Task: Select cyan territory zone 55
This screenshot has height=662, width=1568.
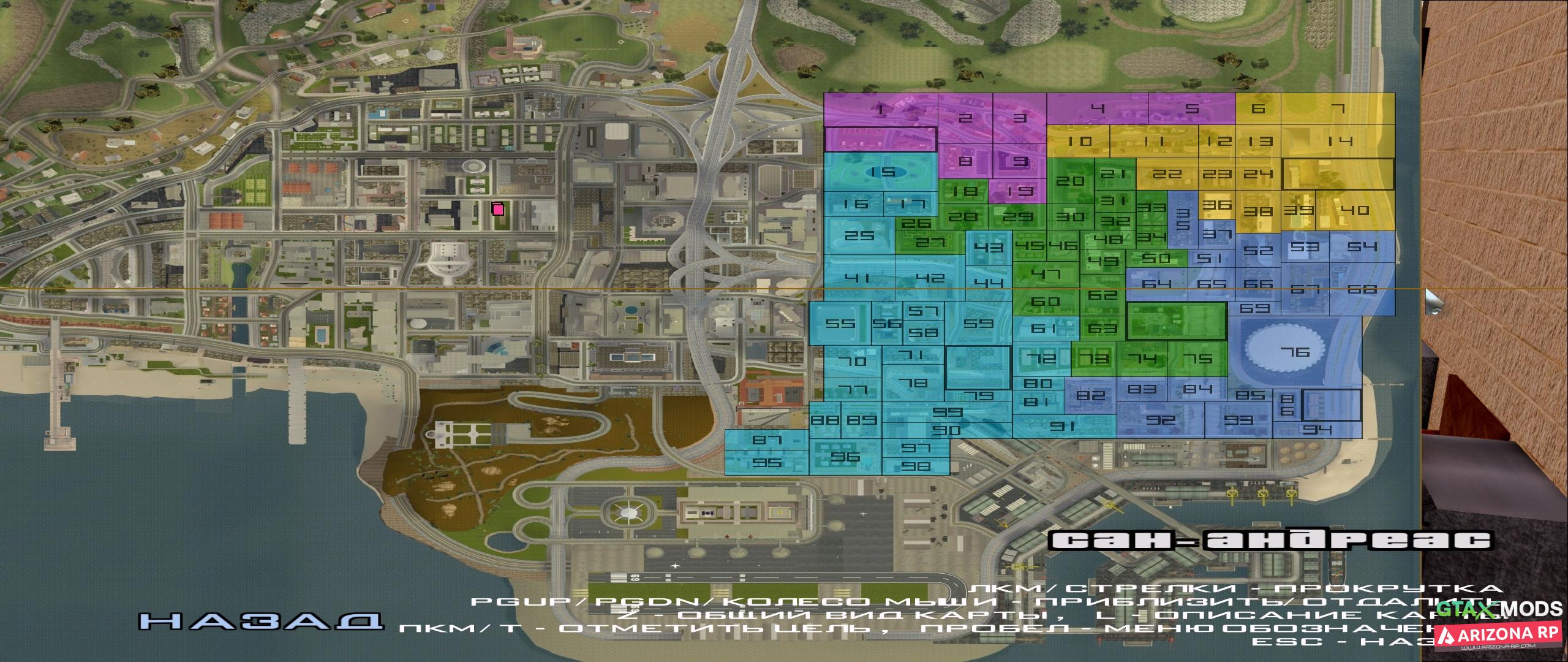Action: (x=840, y=324)
